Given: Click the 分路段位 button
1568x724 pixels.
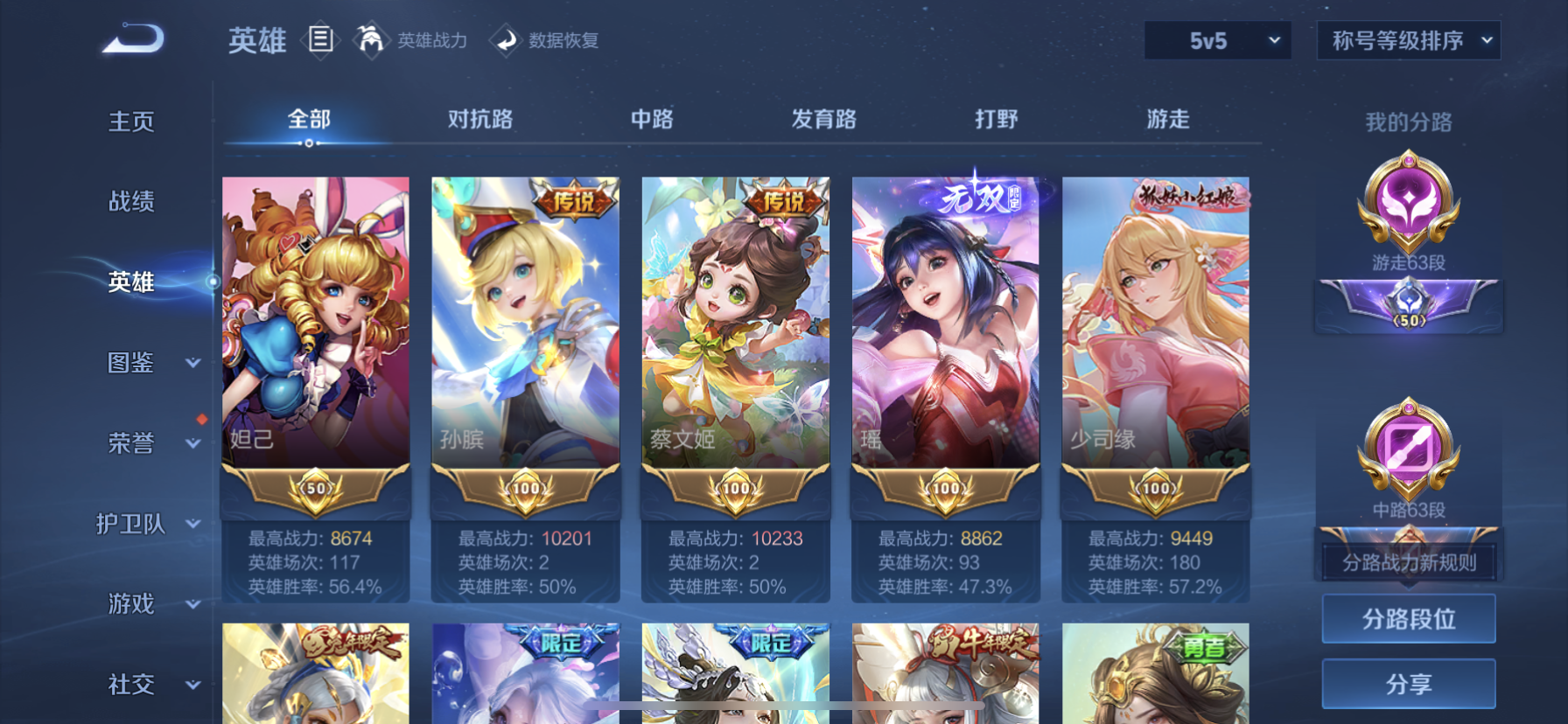Looking at the screenshot, I should pos(1408,619).
